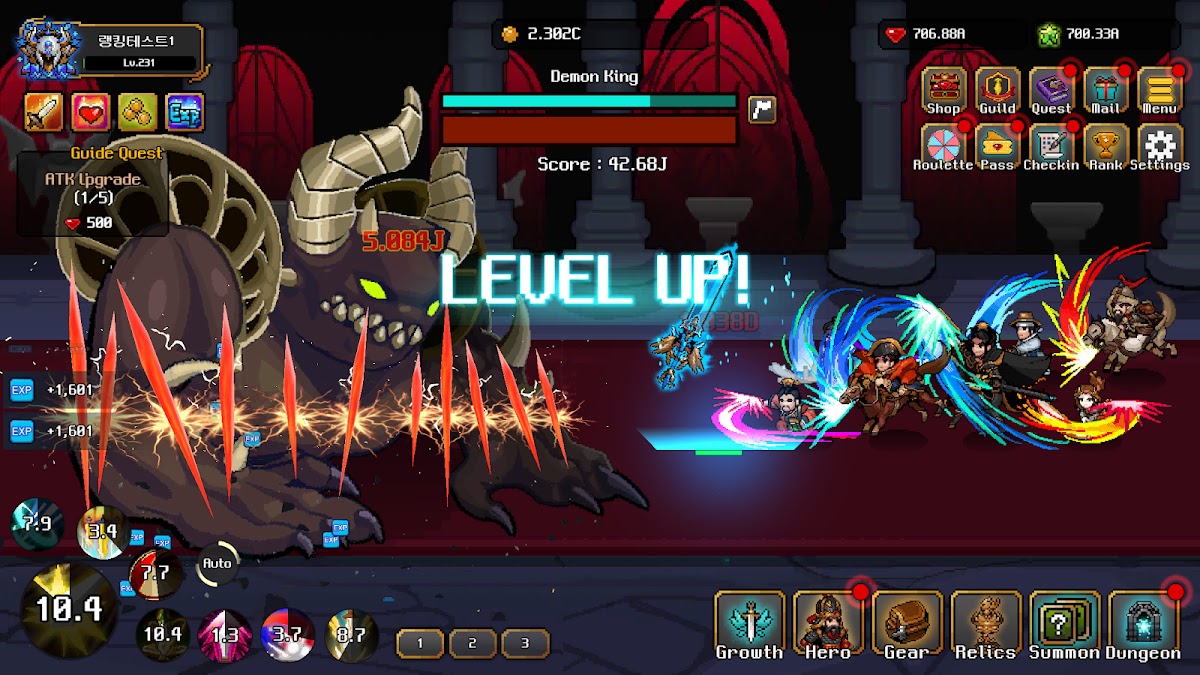Enter the Dungeon tab
1200x675 pixels.
(x=1144, y=624)
